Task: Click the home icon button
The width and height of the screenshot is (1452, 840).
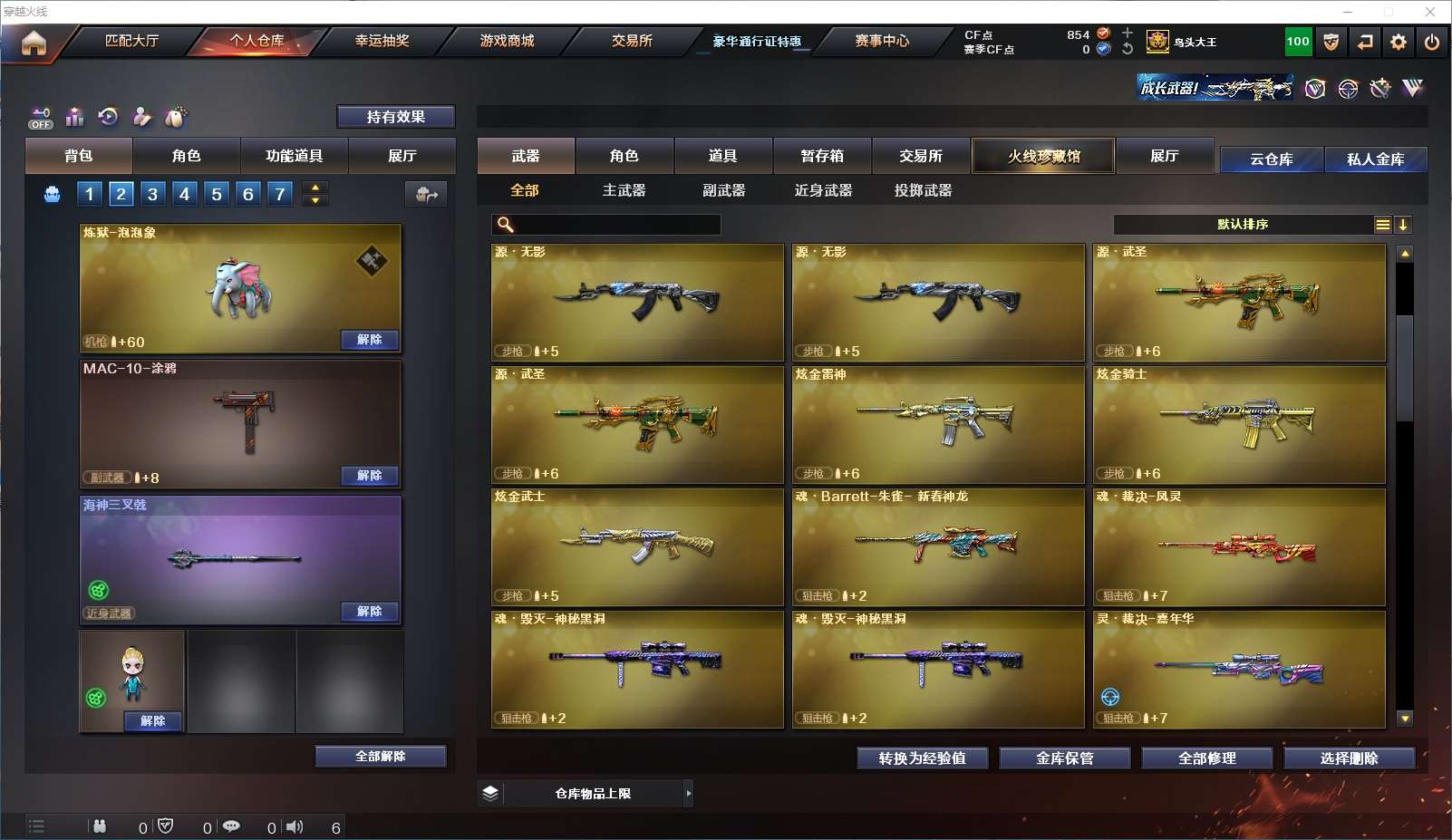Action: tap(34, 43)
